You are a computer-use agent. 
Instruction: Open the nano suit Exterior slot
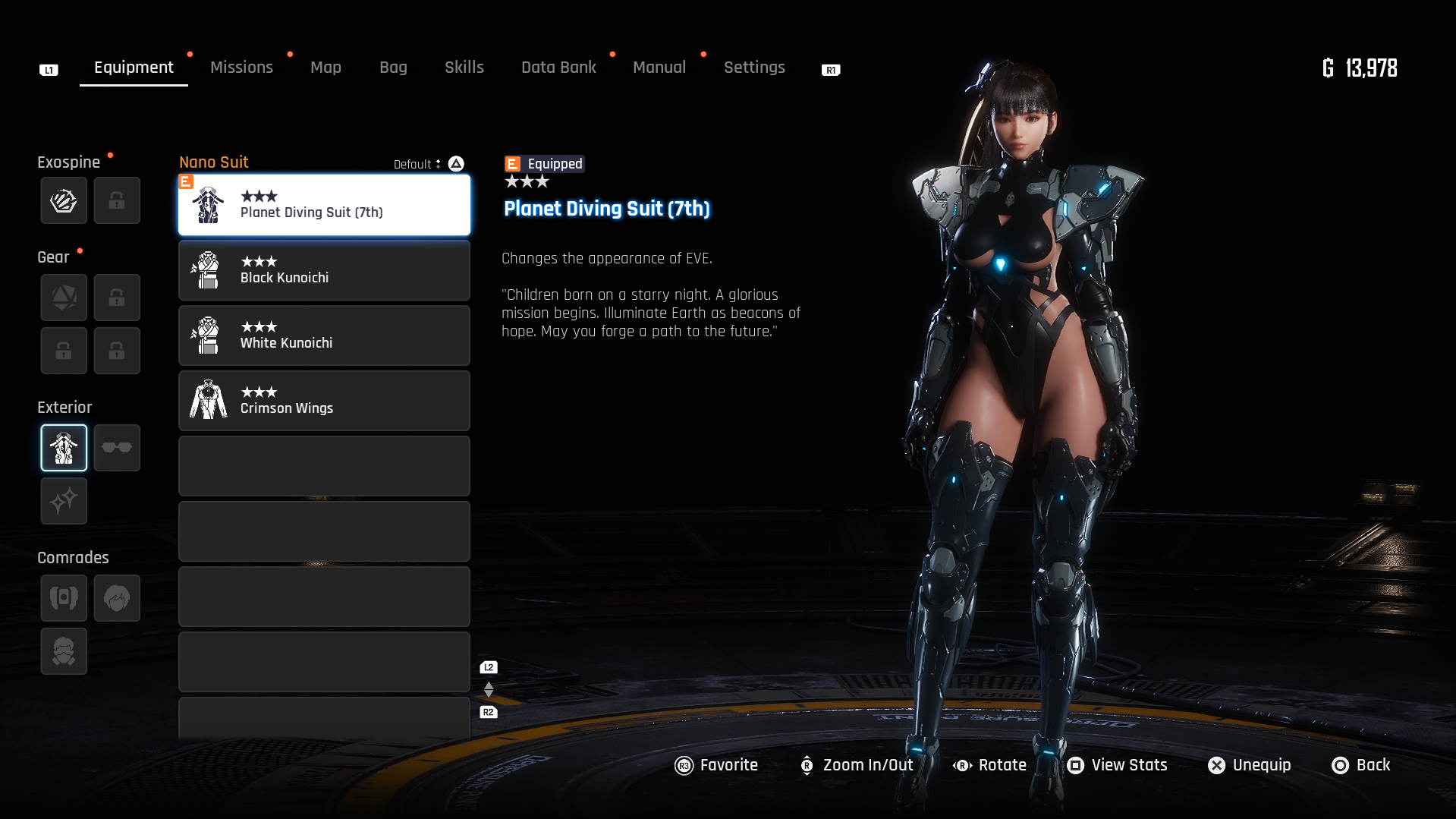point(64,448)
